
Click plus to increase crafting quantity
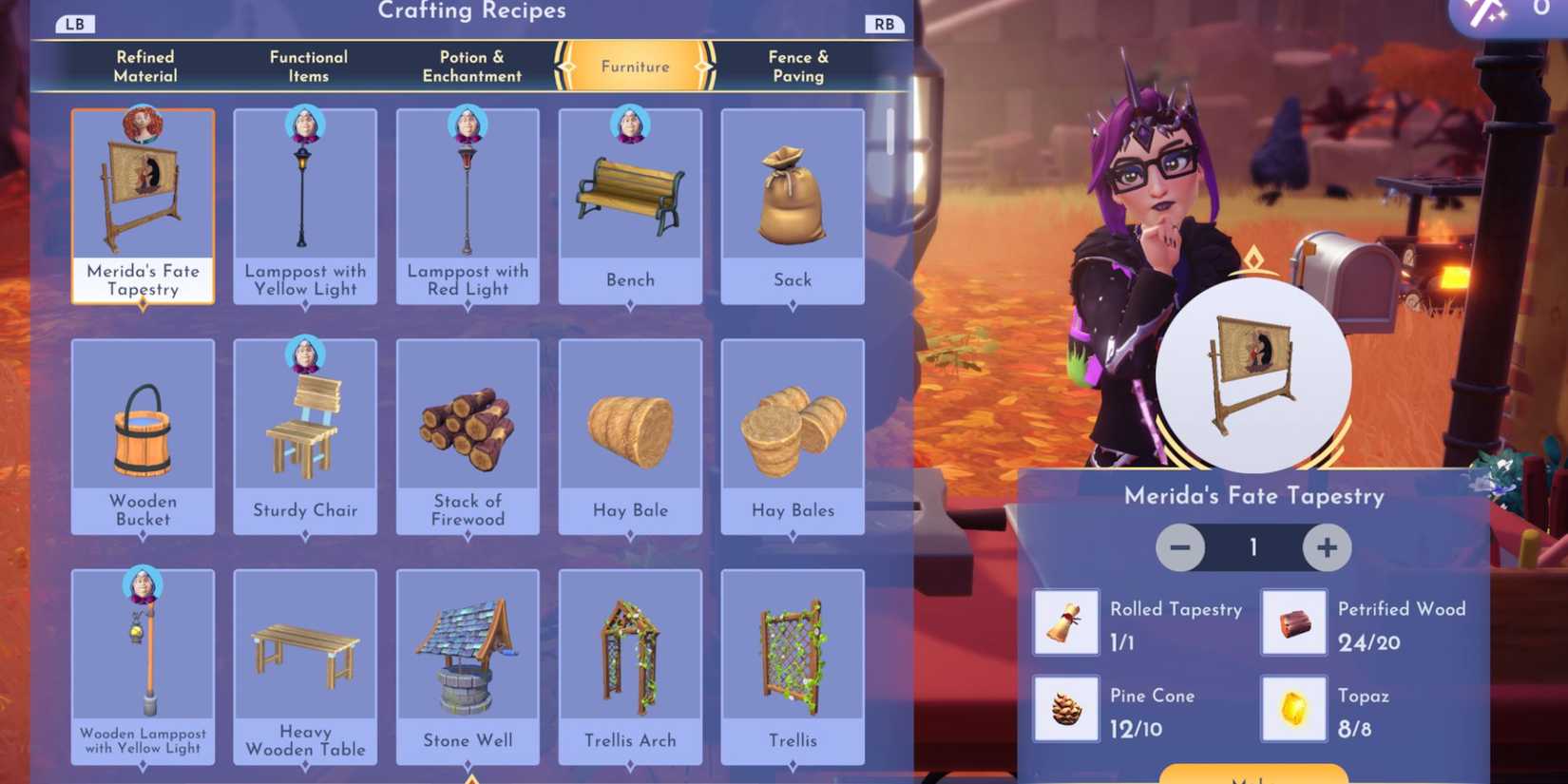(1325, 547)
